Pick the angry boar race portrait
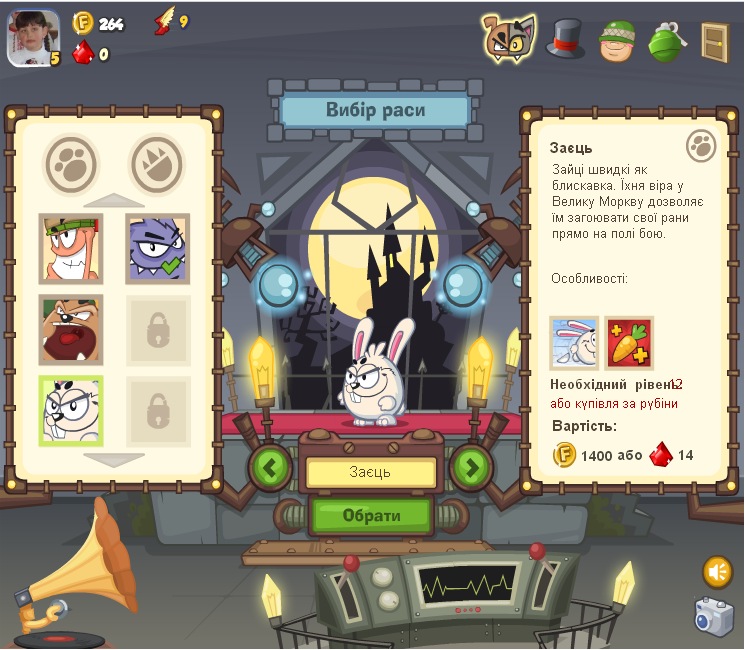This screenshot has height=650, width=745. pyautogui.click(x=70, y=329)
